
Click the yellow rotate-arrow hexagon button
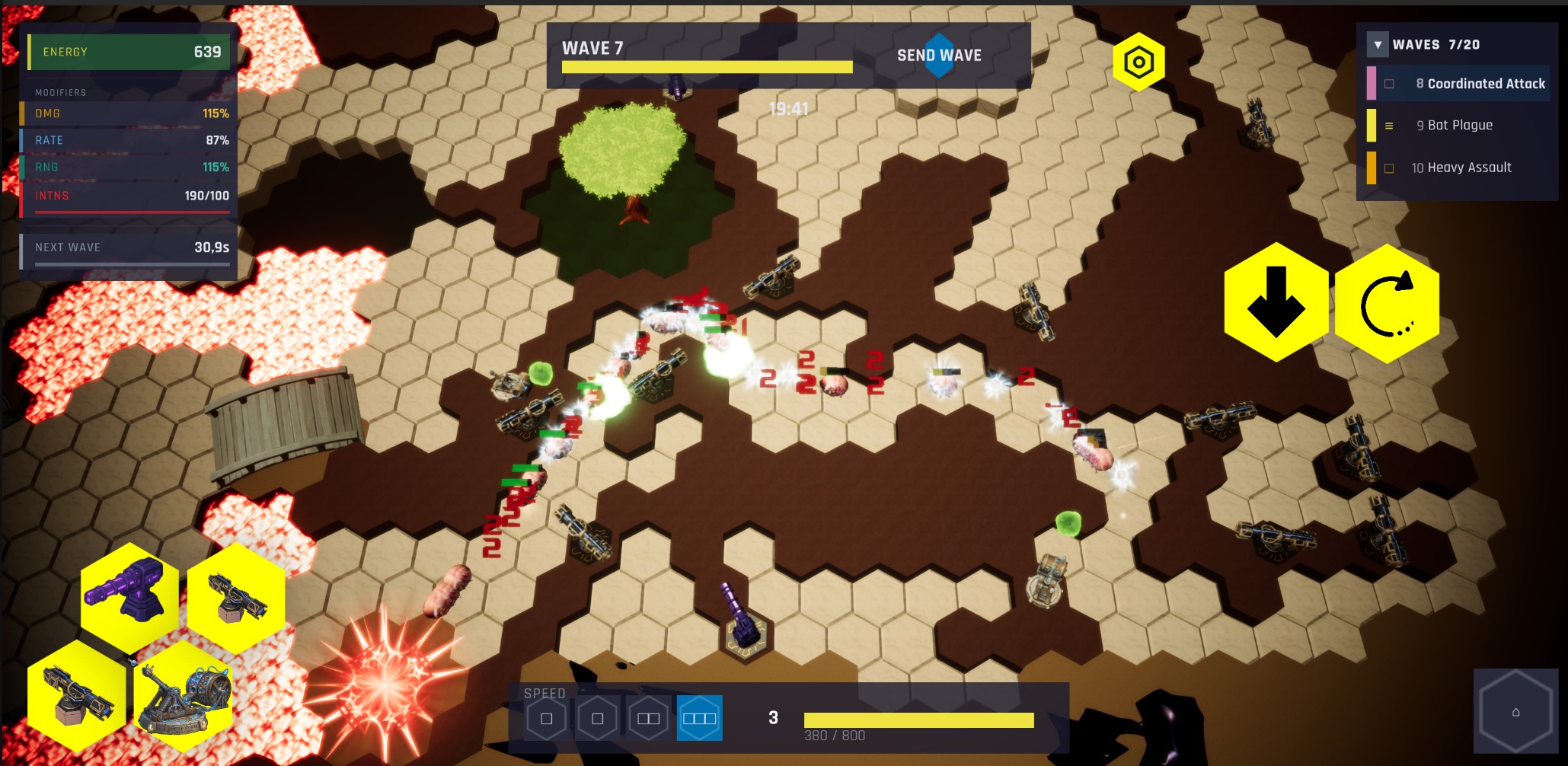(1387, 304)
